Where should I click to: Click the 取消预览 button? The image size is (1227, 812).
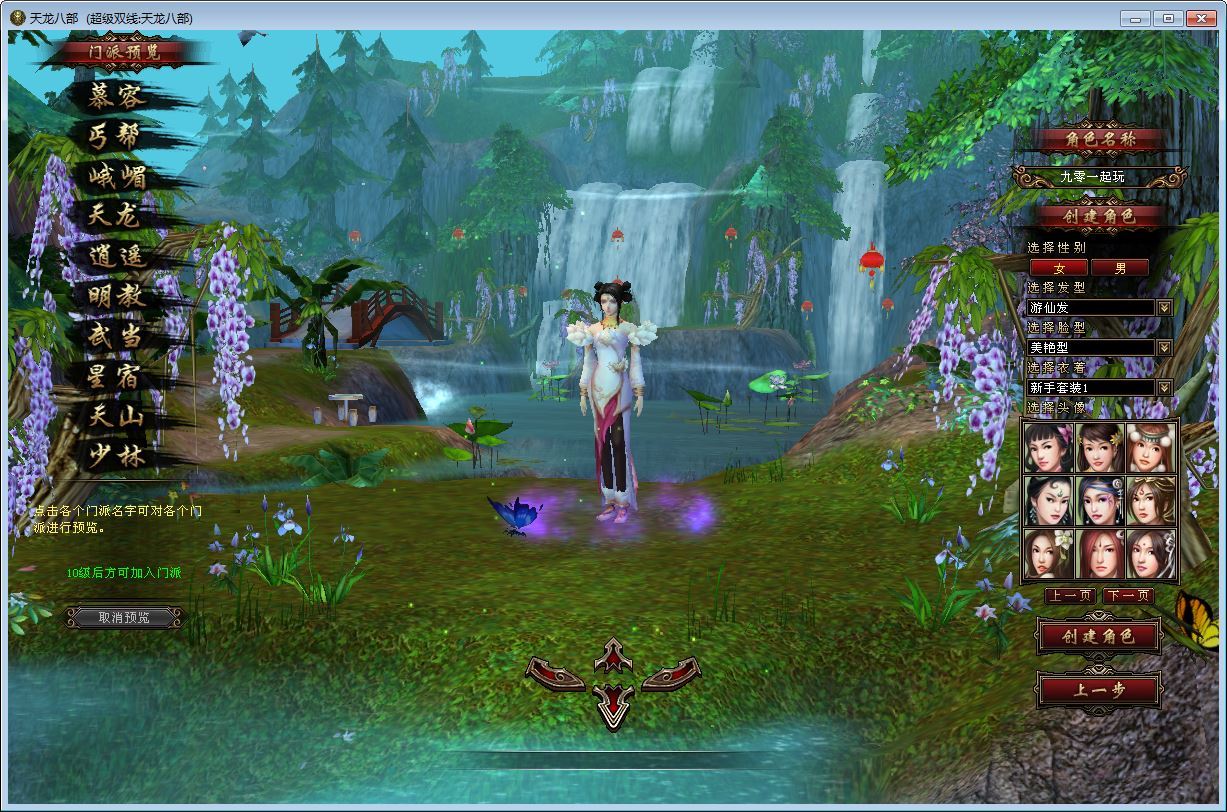[125, 618]
